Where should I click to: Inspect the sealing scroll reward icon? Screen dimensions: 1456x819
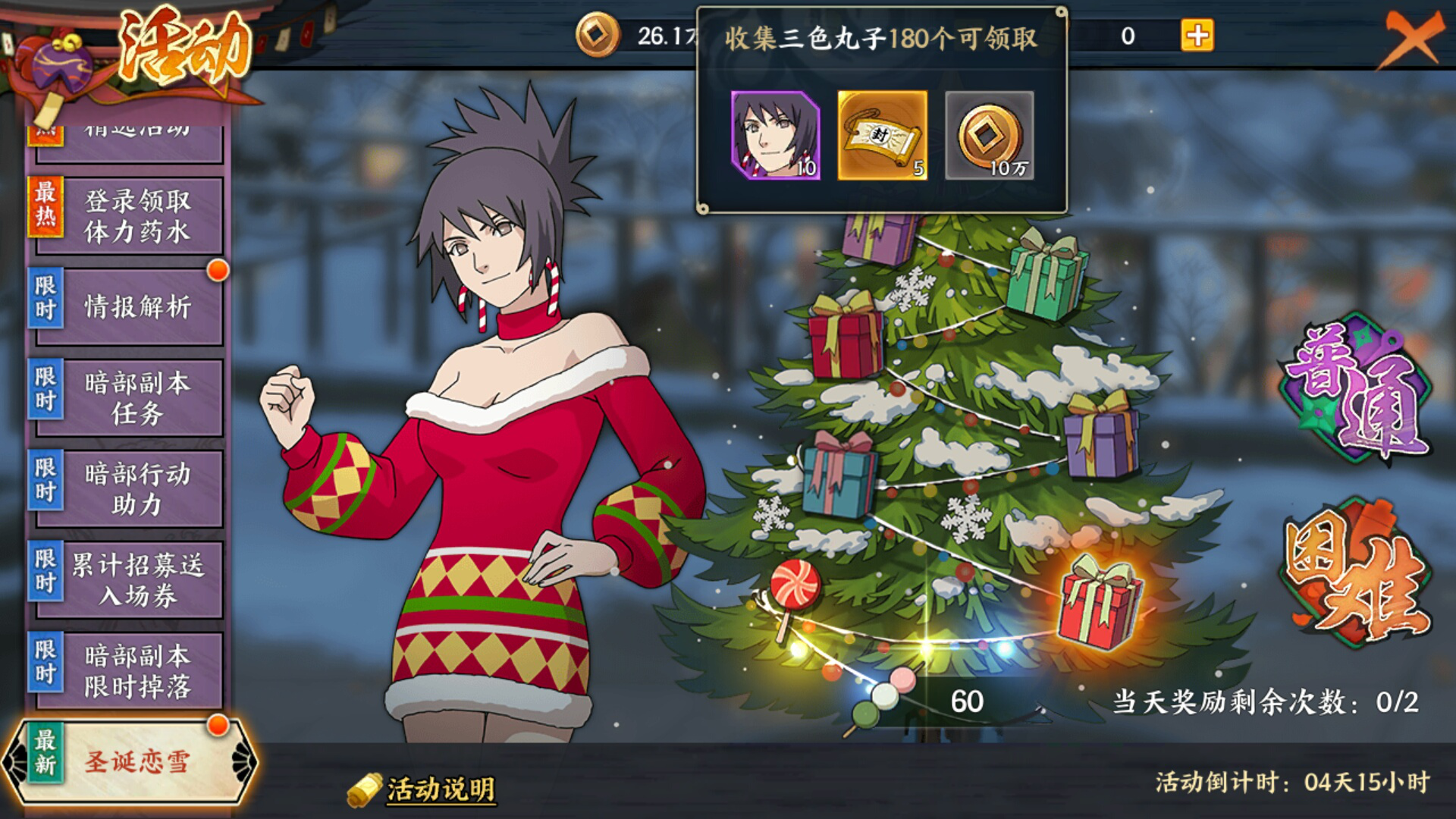coord(882,135)
